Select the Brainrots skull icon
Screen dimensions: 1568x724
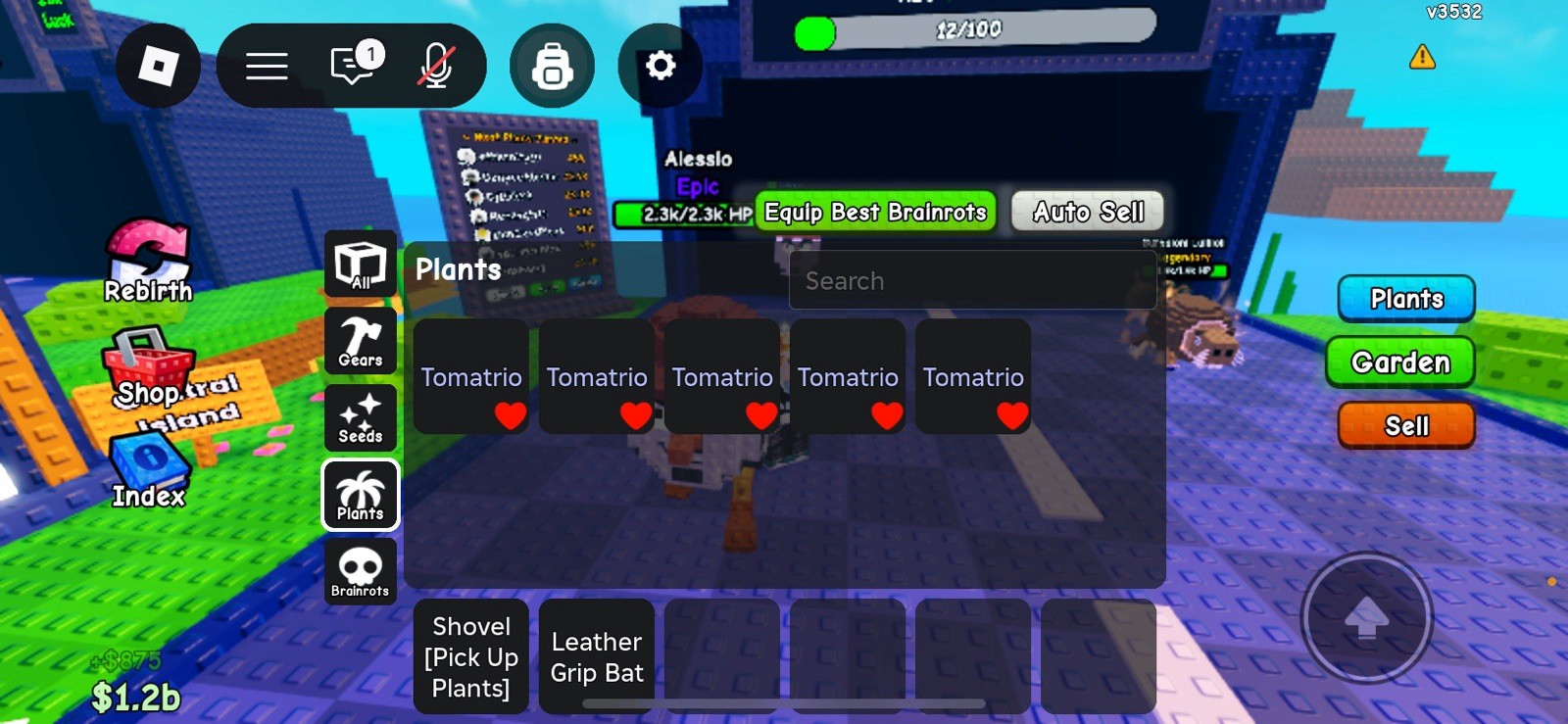[x=360, y=571]
